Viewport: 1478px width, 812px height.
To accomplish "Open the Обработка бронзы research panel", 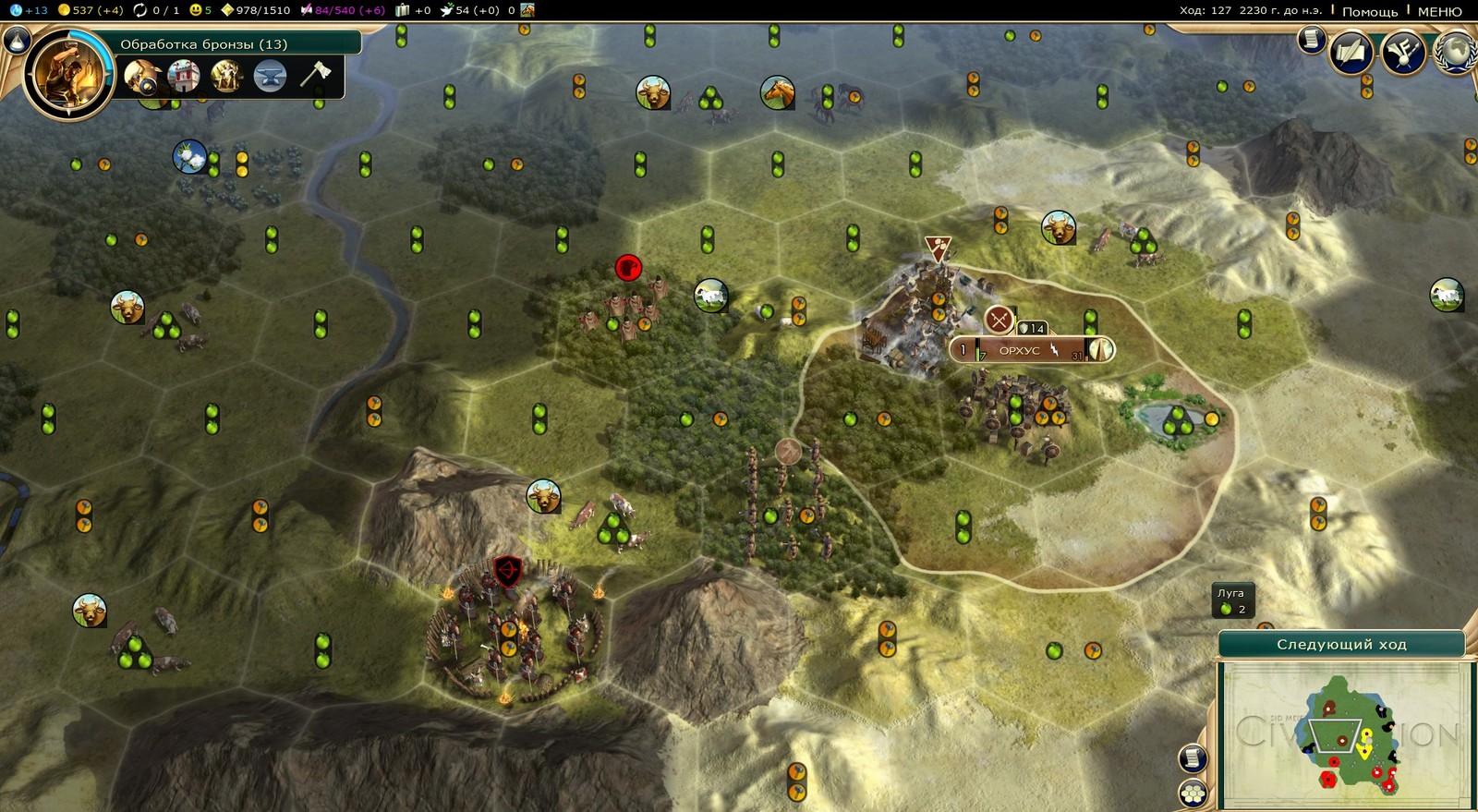I will click(203, 43).
